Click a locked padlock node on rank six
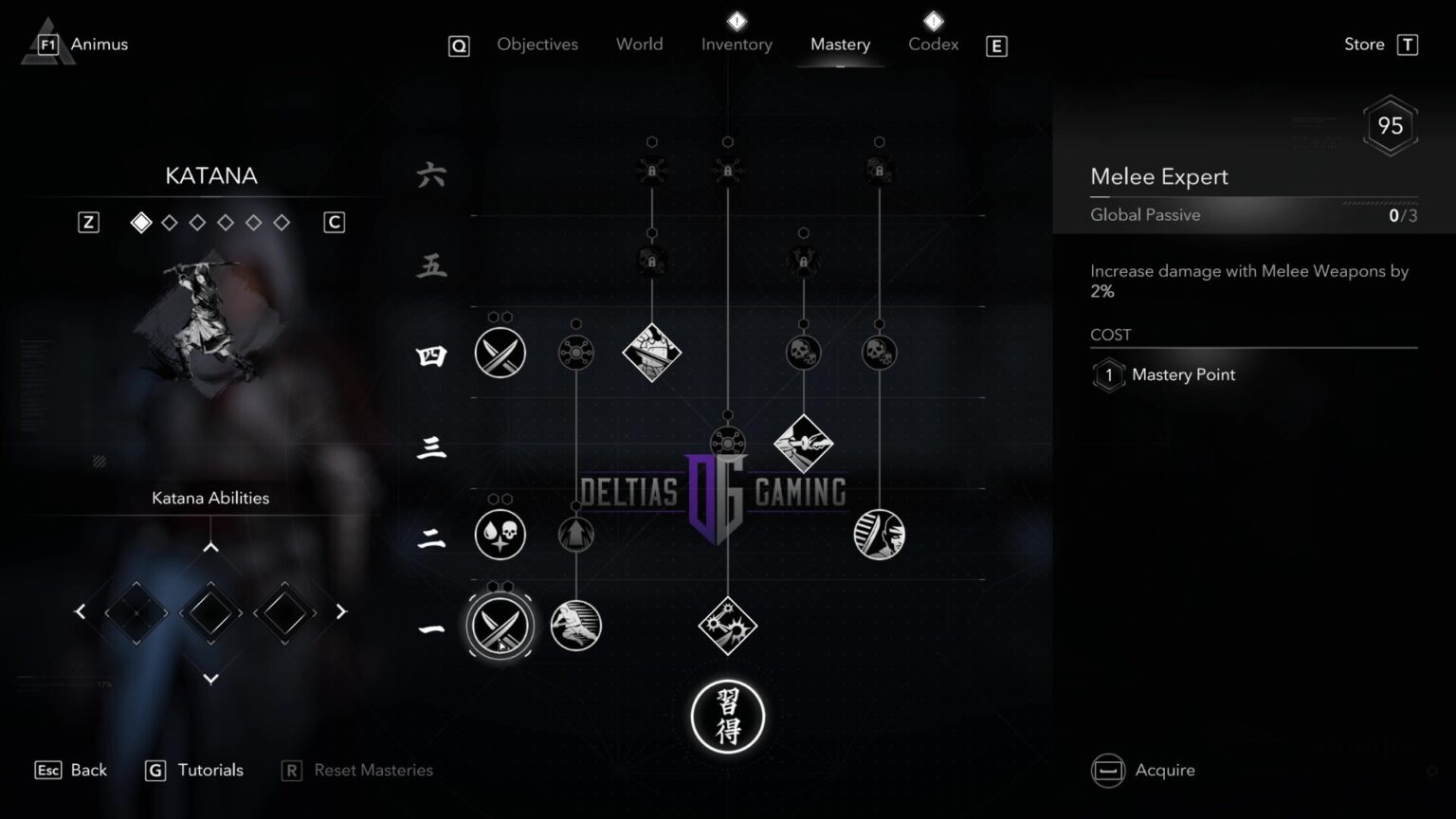 652,169
